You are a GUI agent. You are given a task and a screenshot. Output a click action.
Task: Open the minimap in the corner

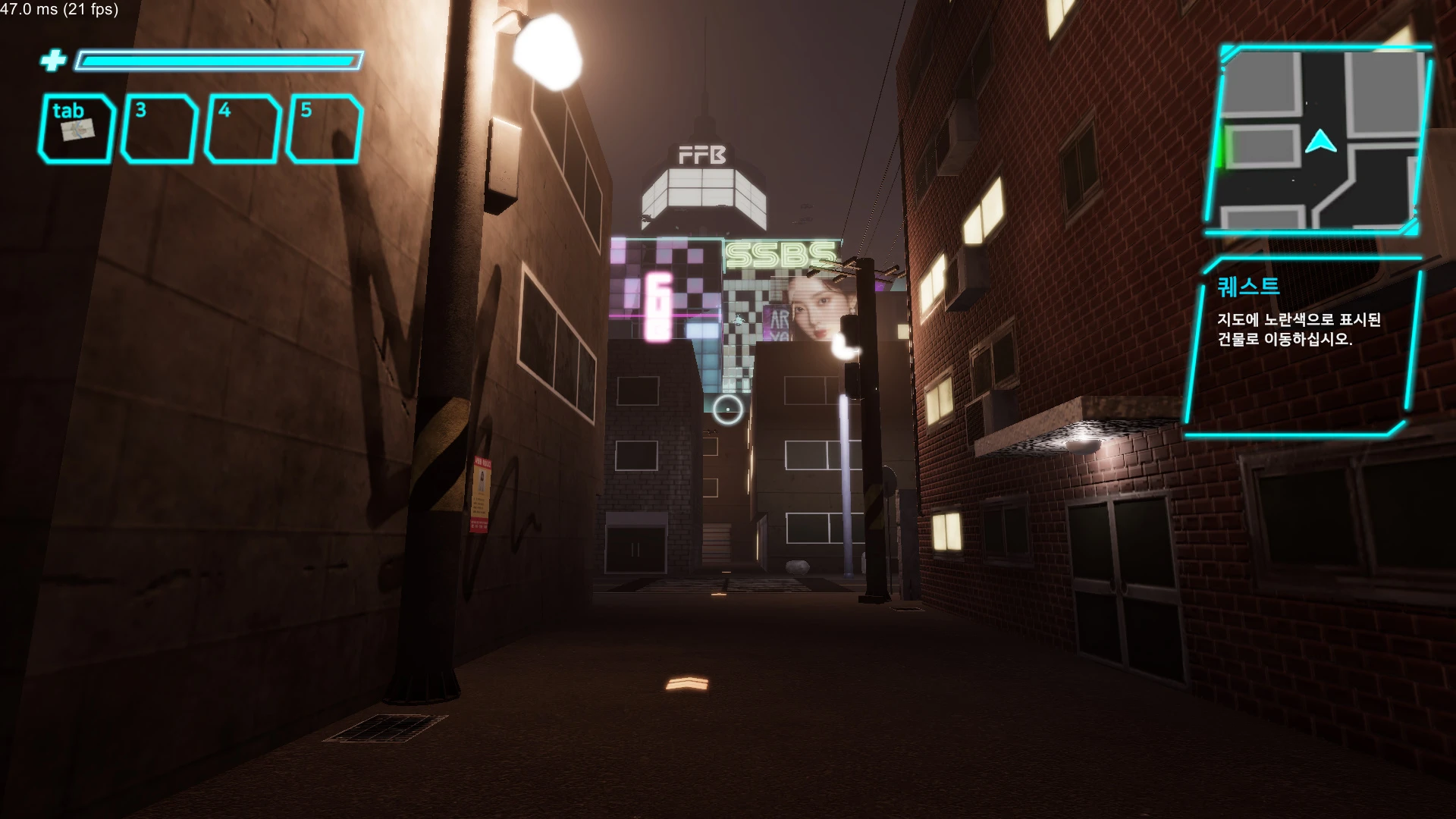click(1319, 140)
